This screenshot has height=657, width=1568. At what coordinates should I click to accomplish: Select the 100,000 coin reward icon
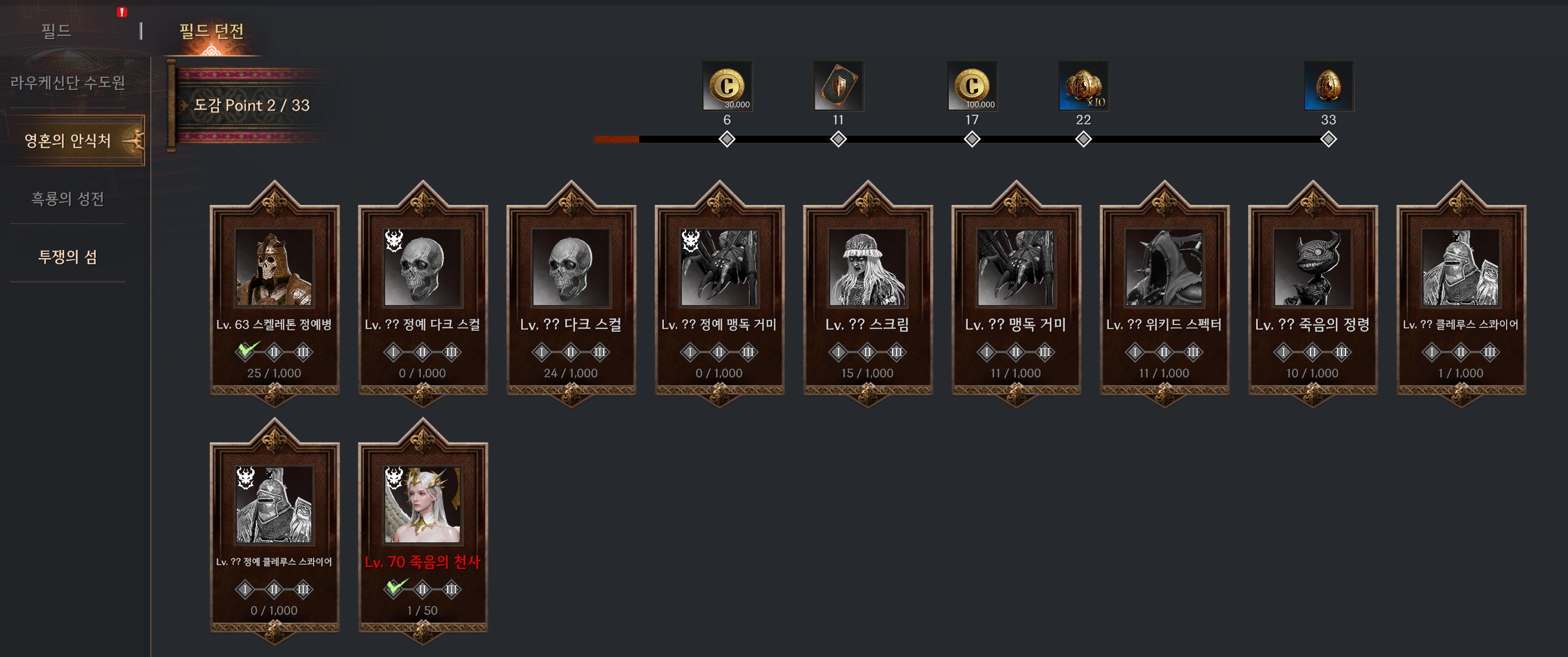pos(972,86)
